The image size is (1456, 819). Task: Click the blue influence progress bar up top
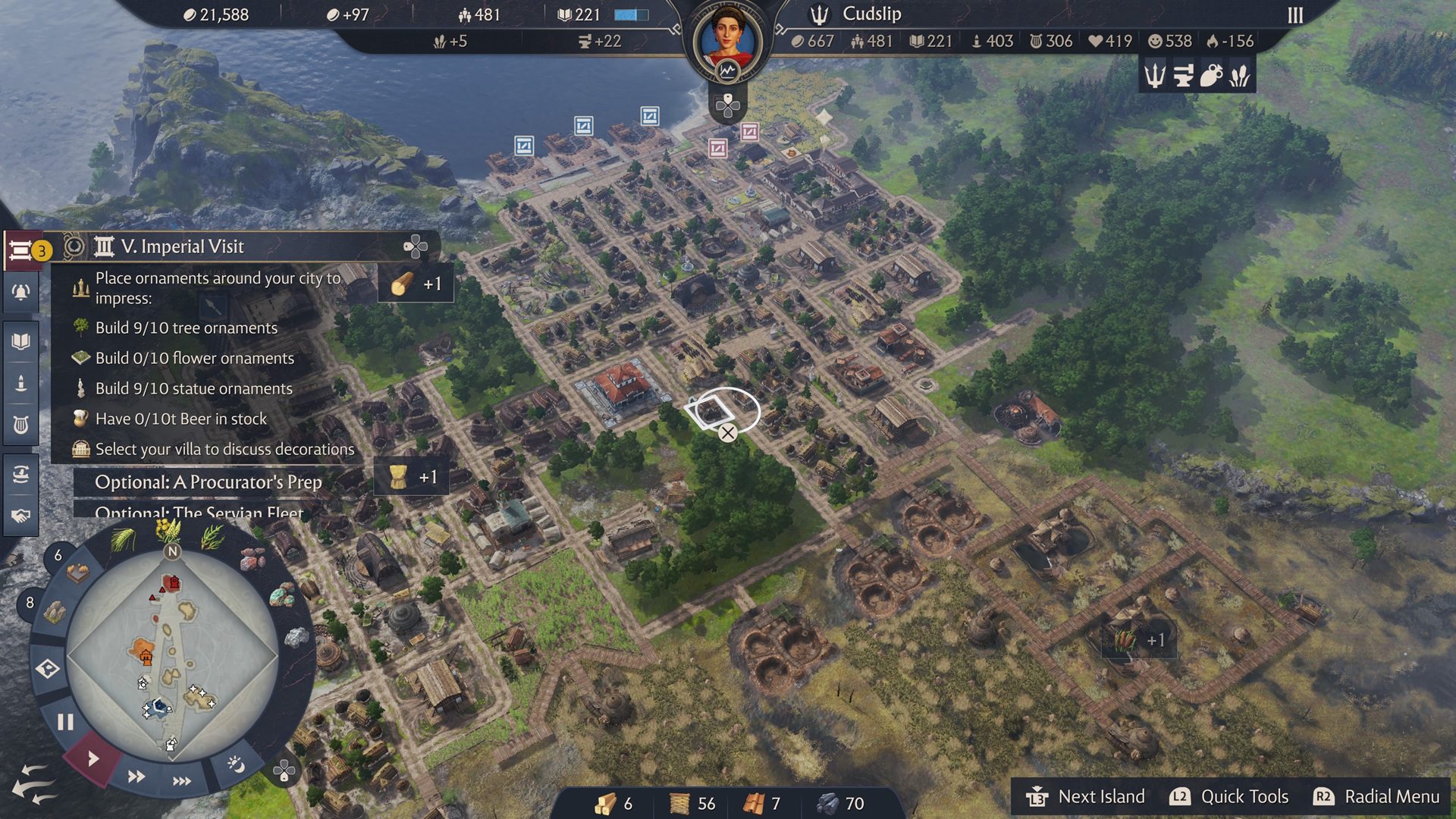pyautogui.click(x=632, y=14)
